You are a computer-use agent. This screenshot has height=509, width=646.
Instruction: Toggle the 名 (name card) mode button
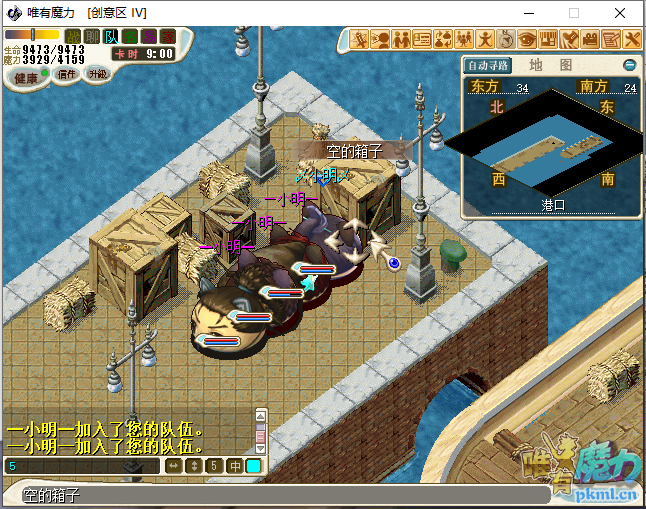tap(130, 37)
